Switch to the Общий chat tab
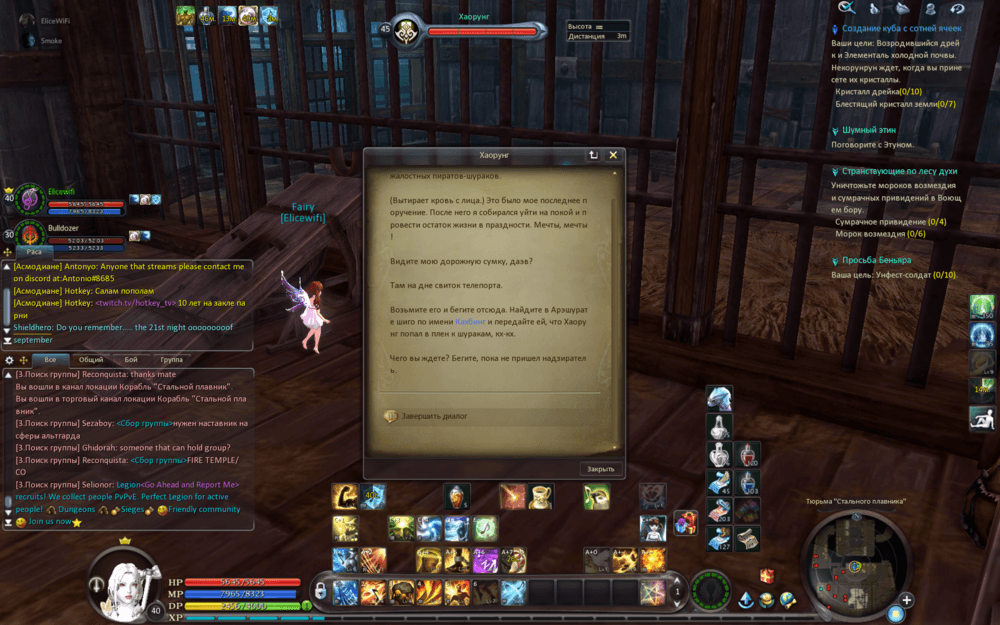Screen dimensions: 1000x625 [x=91, y=360]
